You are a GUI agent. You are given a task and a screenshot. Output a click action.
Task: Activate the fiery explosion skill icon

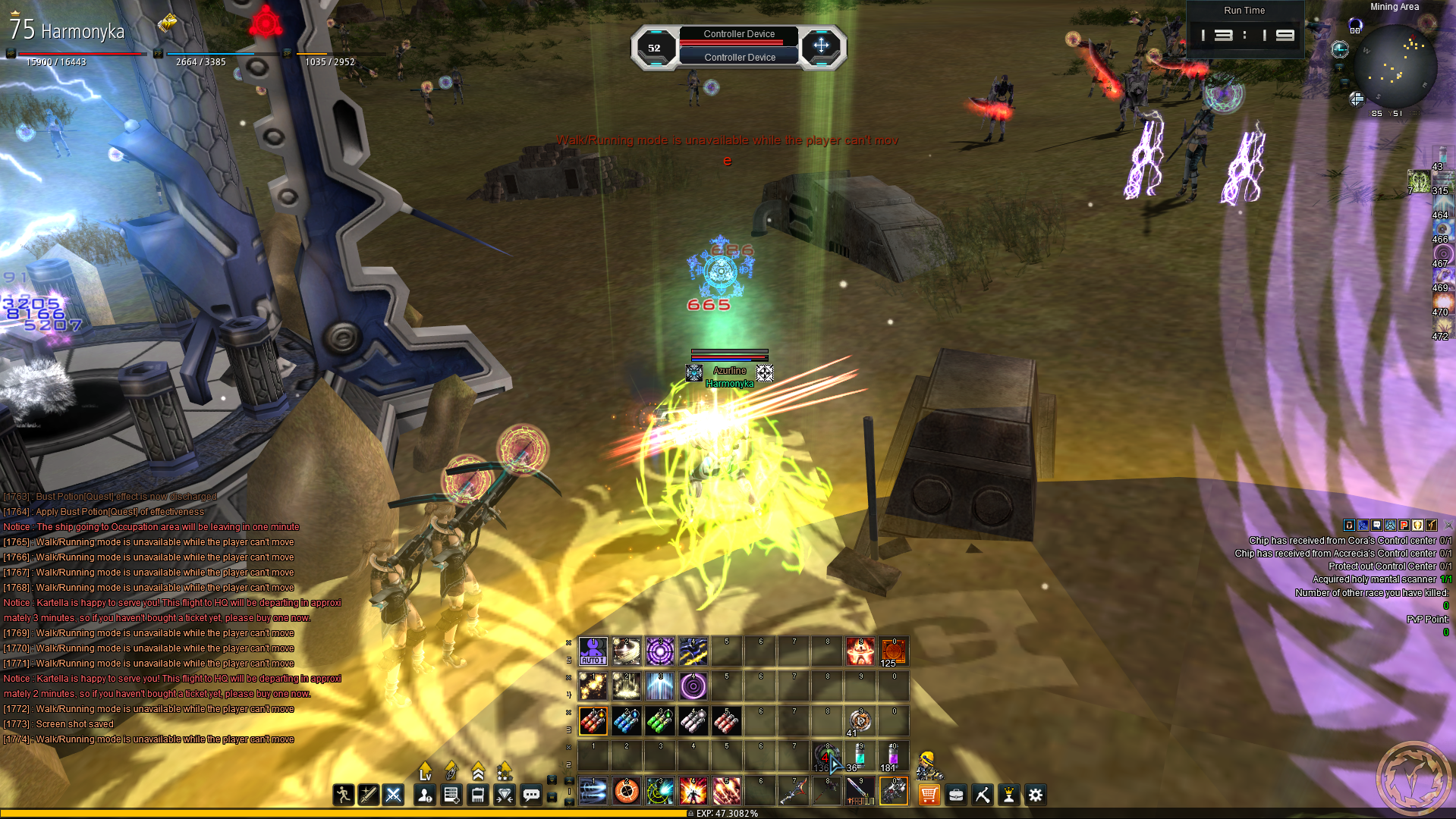click(693, 791)
